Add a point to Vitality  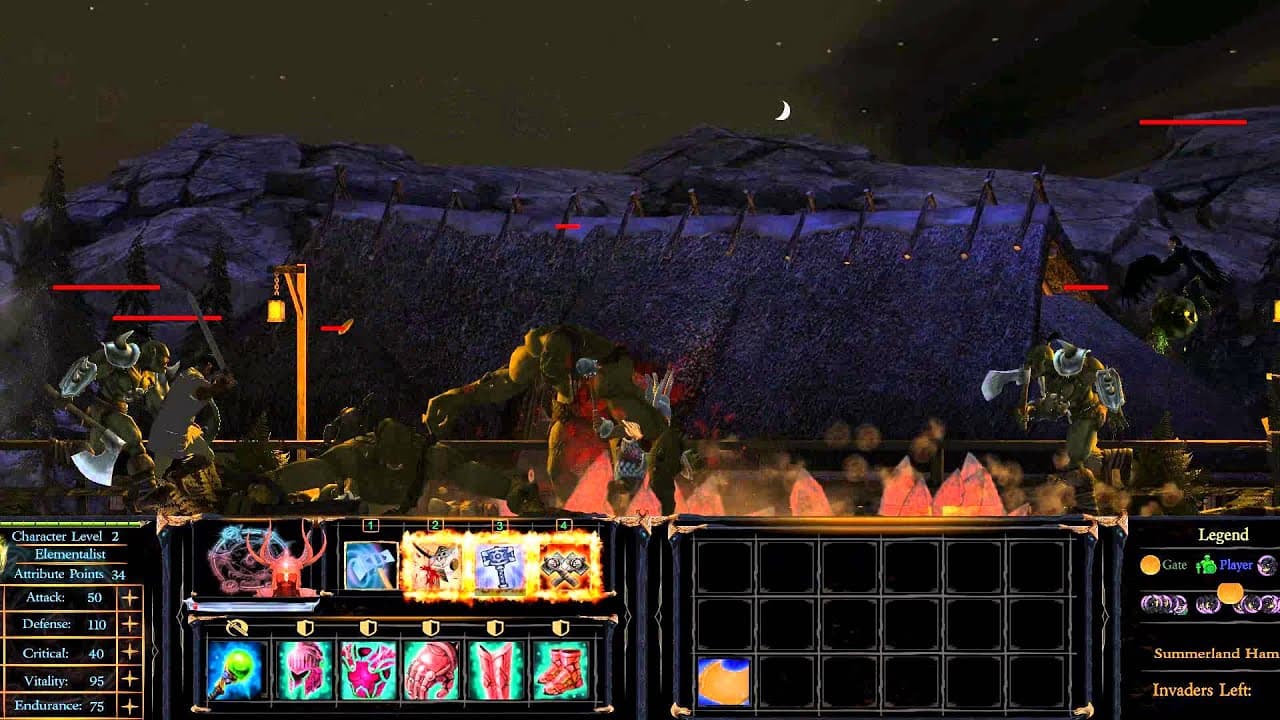pyautogui.click(x=129, y=681)
